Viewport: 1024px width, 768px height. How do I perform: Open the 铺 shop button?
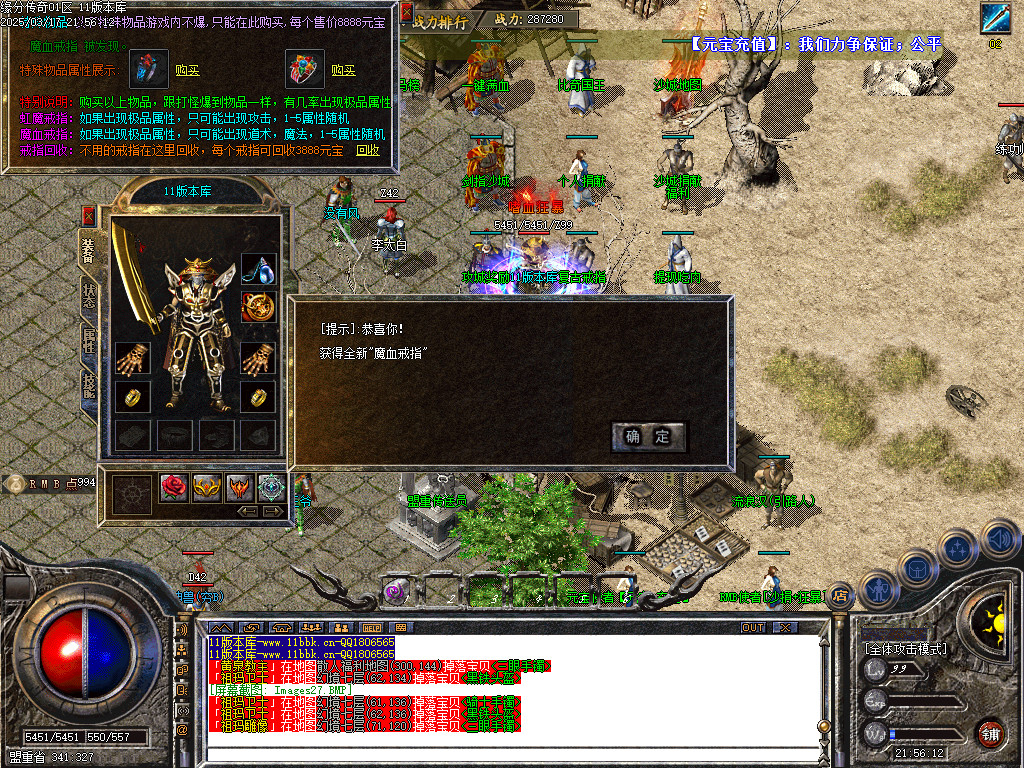tap(990, 732)
